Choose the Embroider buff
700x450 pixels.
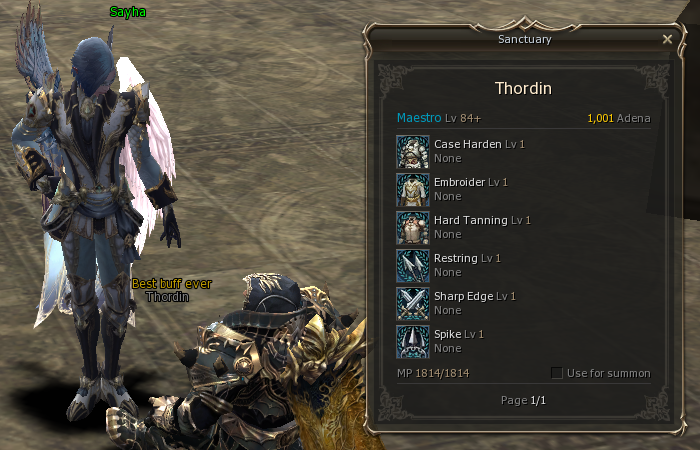point(413,189)
